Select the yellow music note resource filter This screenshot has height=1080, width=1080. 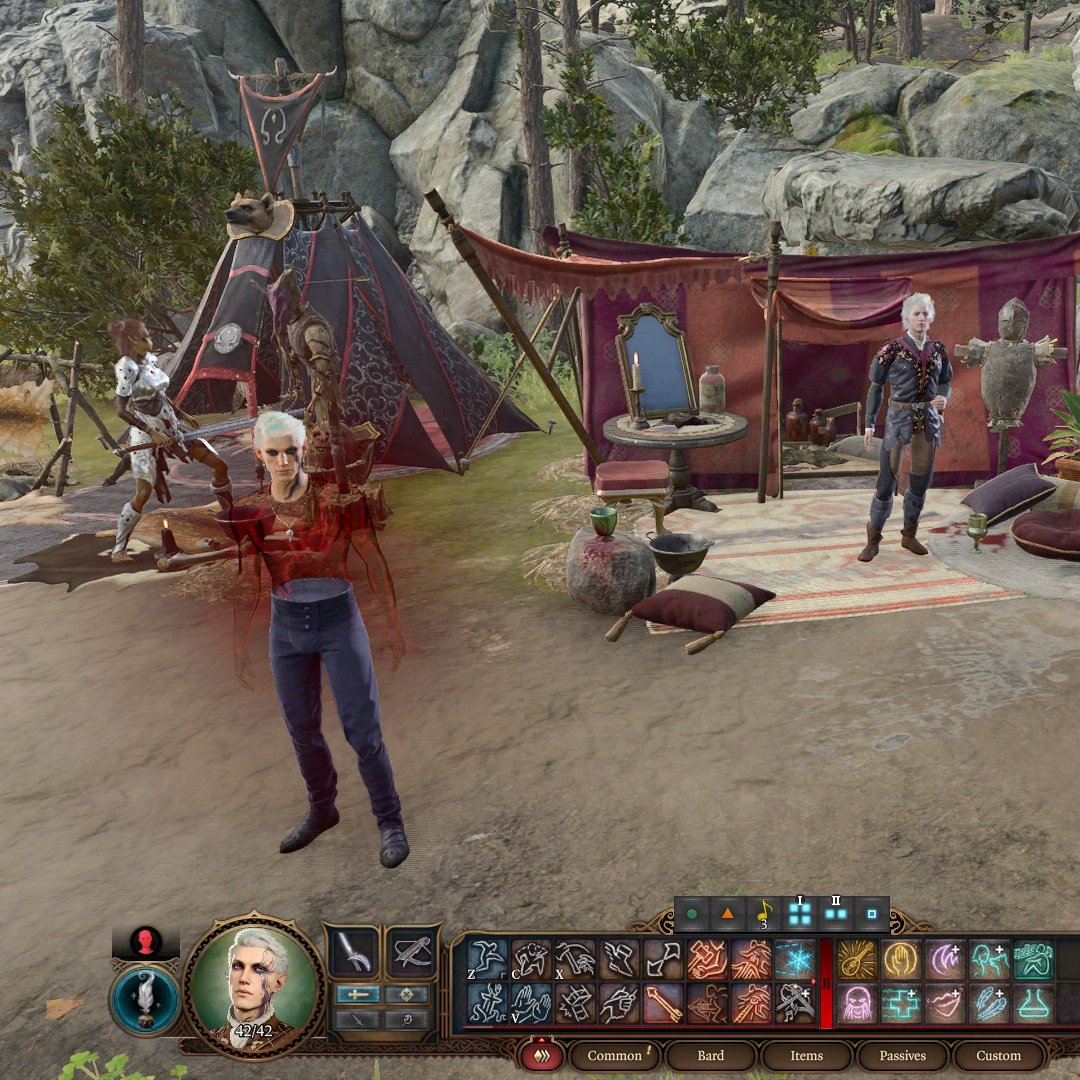point(763,913)
